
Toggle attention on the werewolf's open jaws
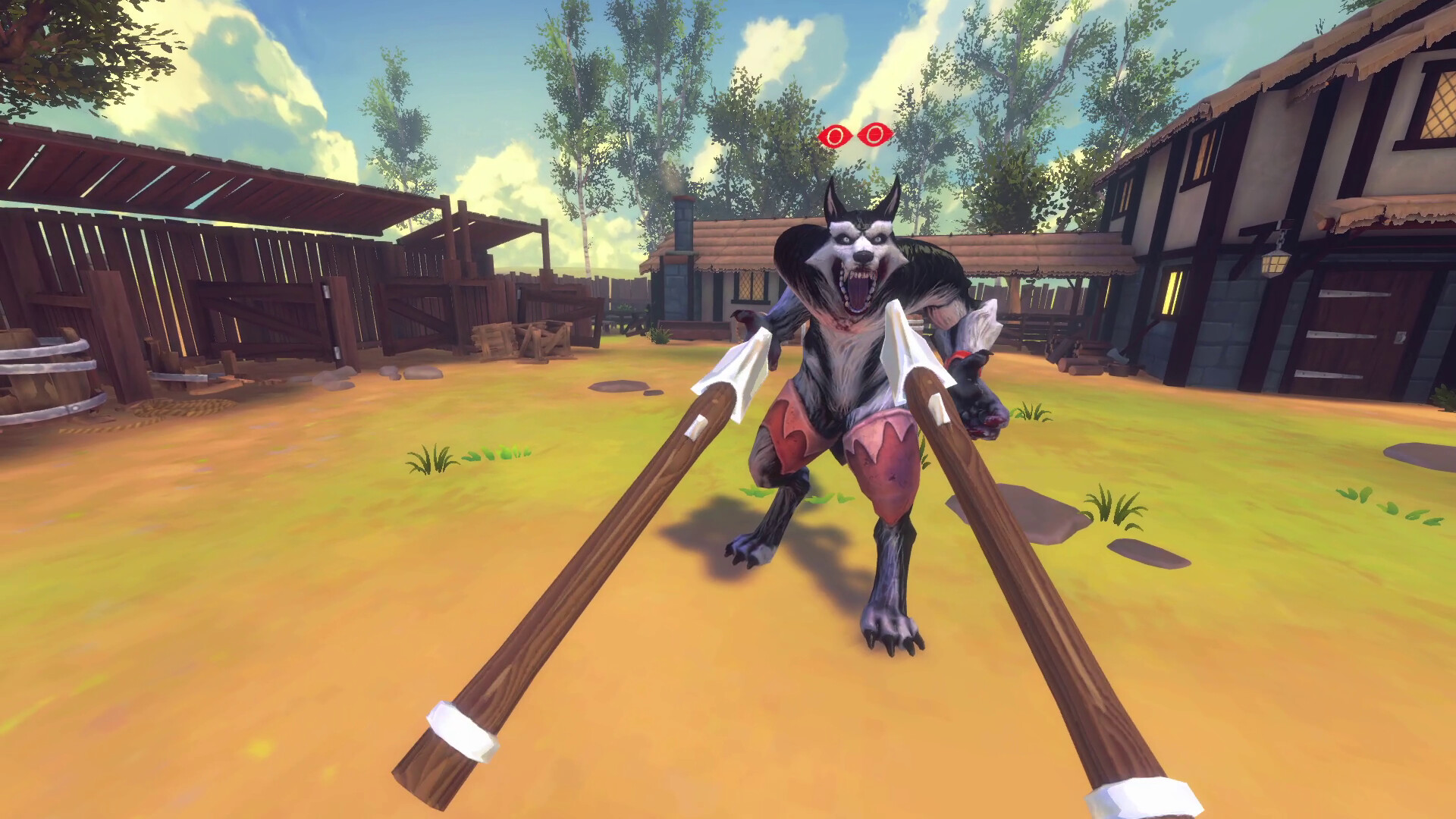click(x=861, y=288)
